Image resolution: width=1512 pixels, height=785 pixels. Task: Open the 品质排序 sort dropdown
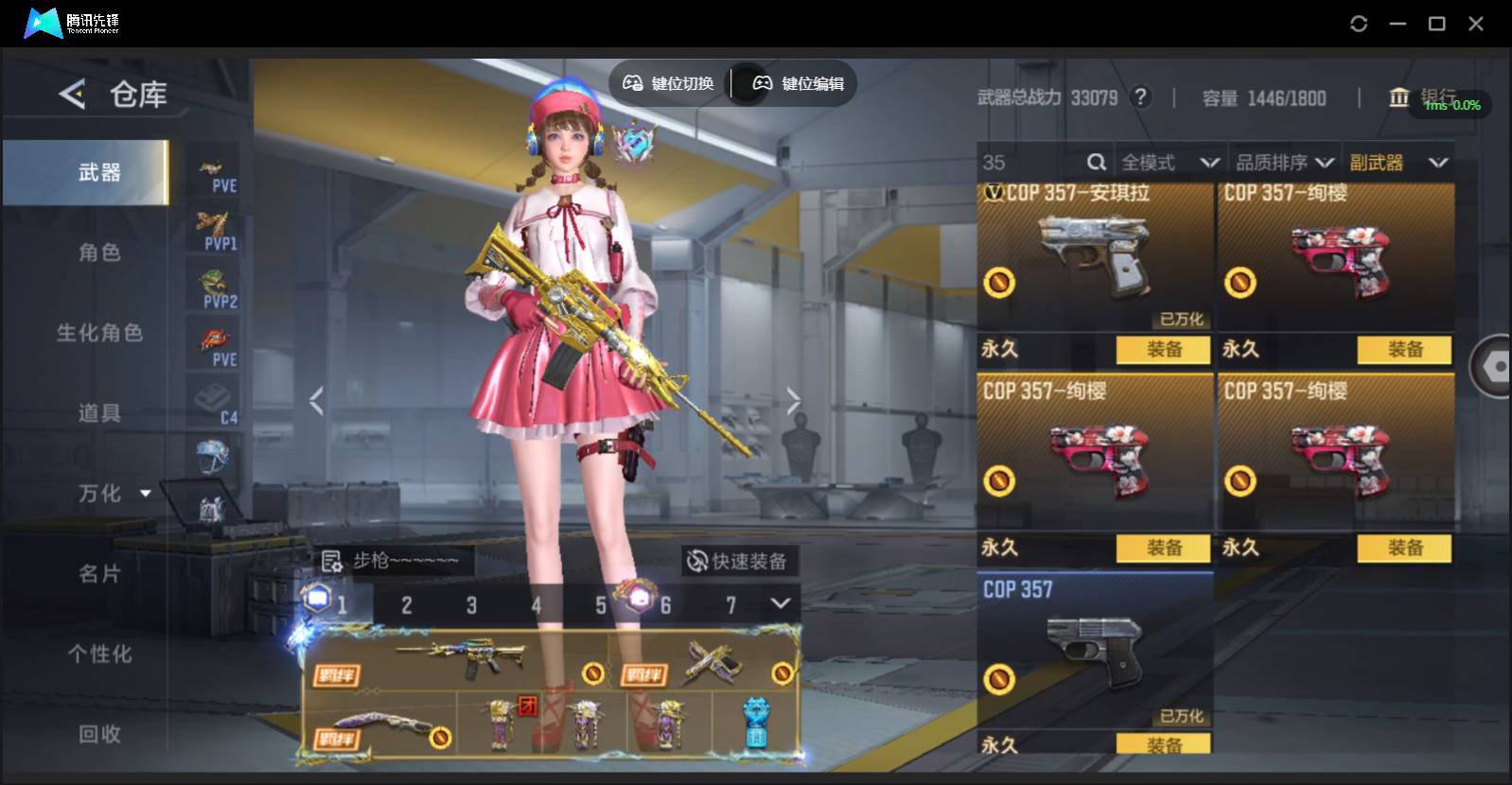1285,163
